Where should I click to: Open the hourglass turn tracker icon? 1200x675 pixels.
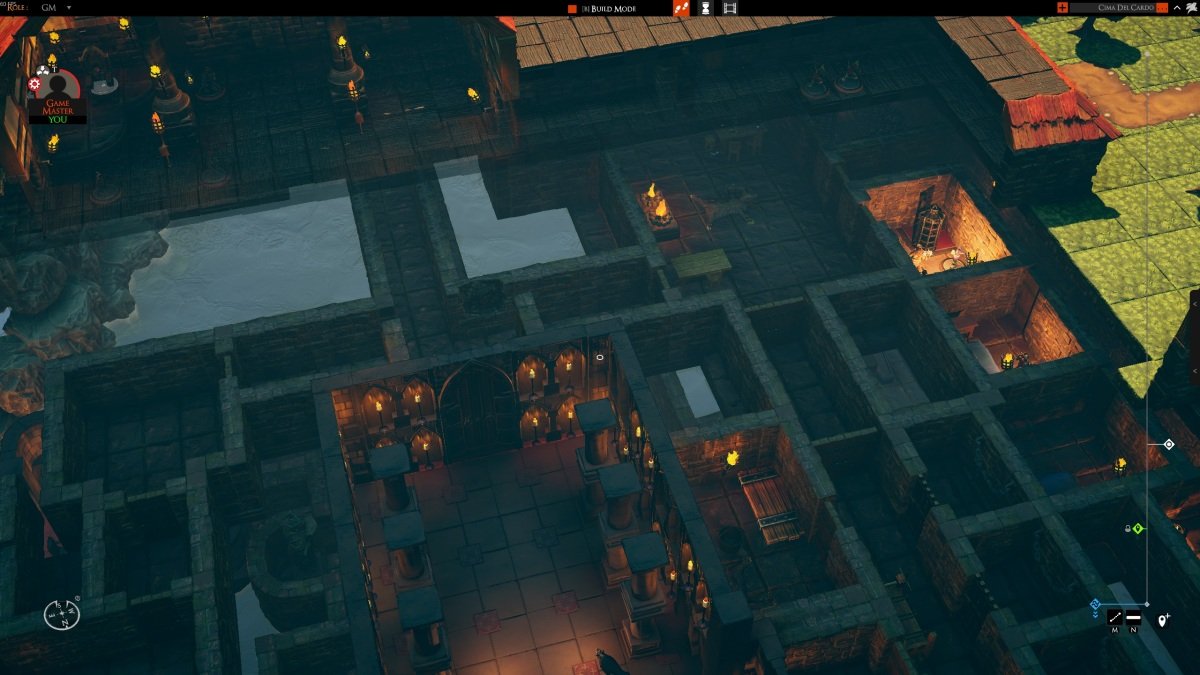[x=705, y=8]
